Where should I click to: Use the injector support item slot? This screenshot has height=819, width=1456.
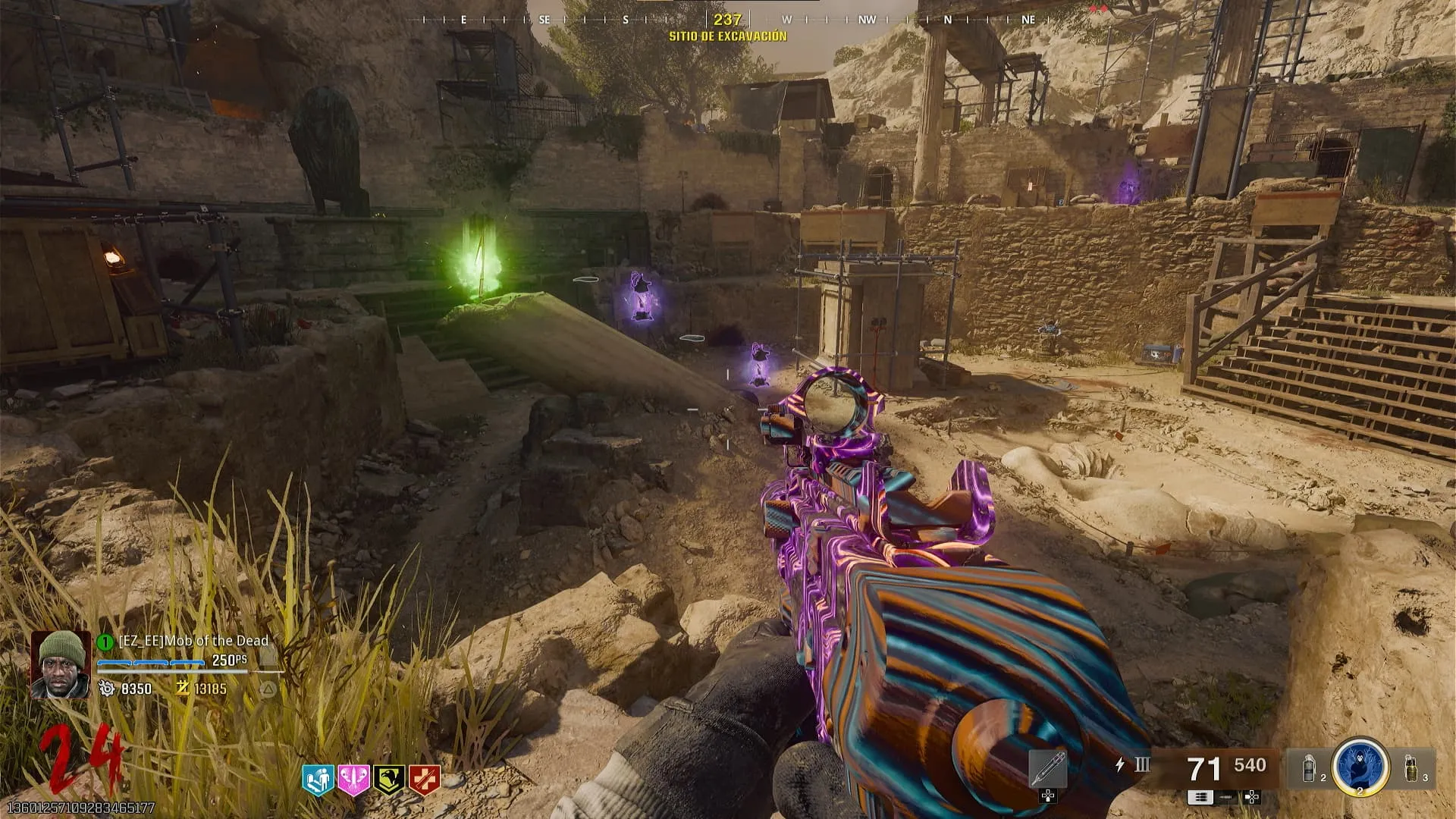[1048, 769]
